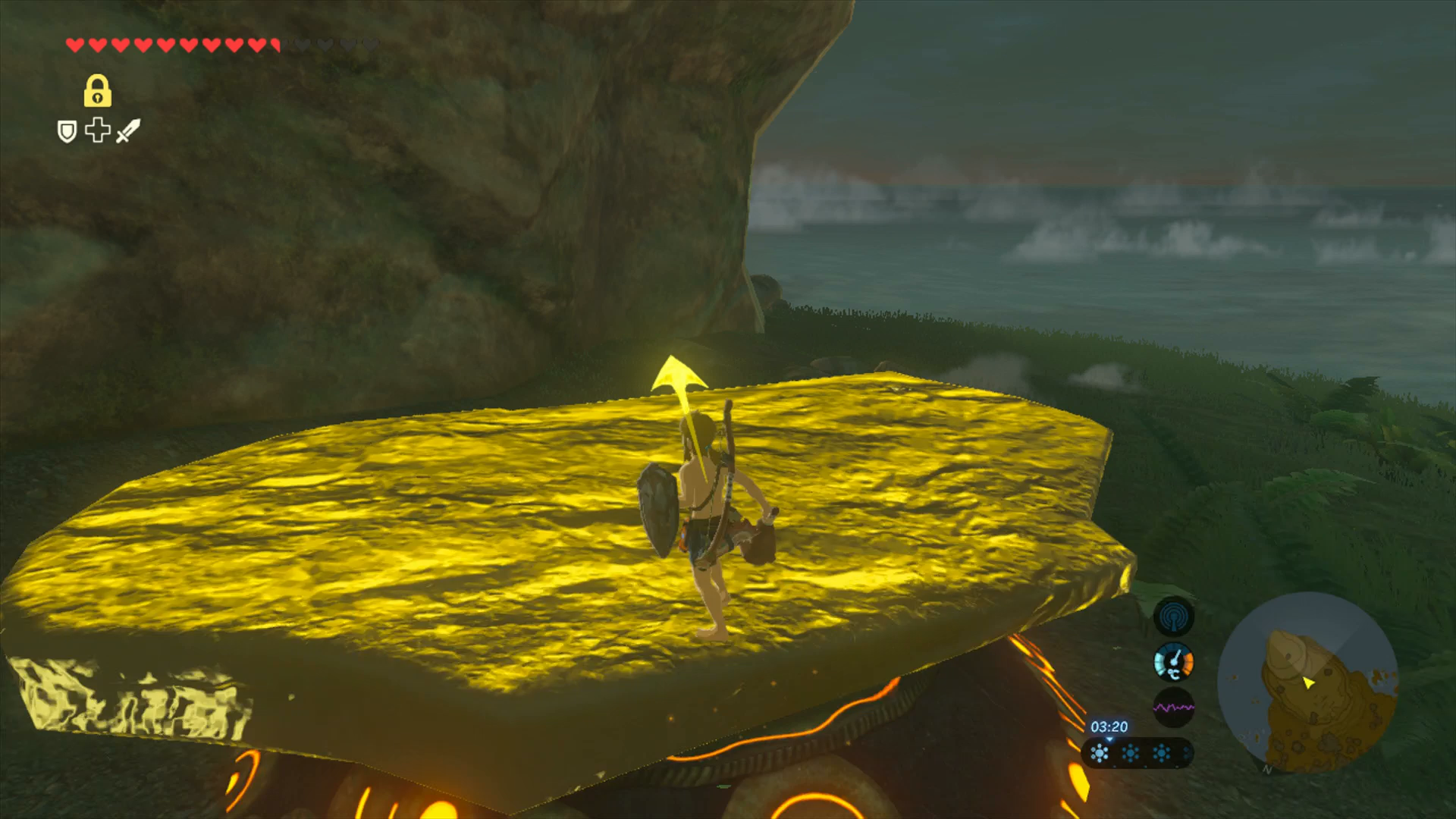Viewport: 1456px width, 819px height.
Task: Expand the small blue arrow above the buff bar
Action: point(1109,740)
